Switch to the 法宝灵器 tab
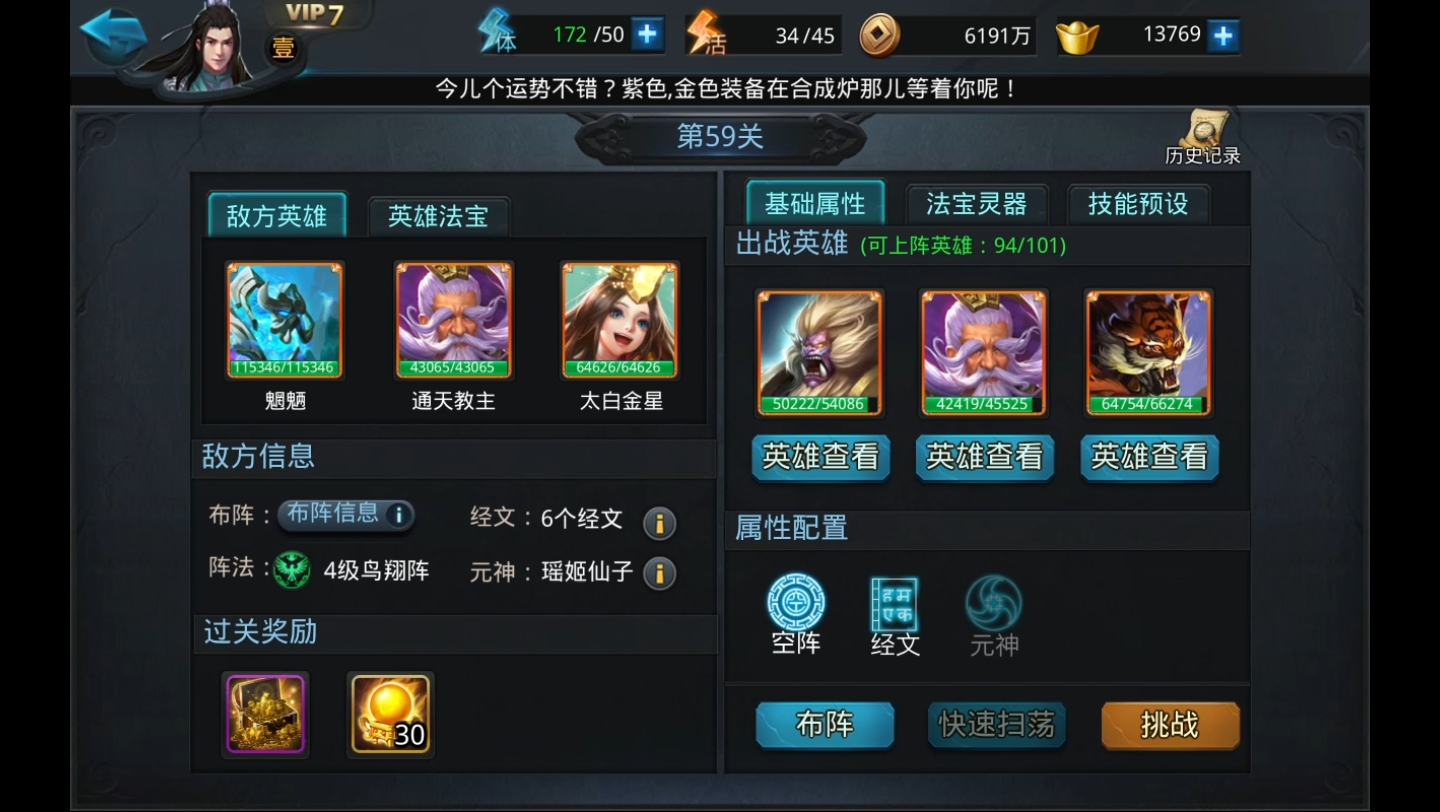 coord(977,202)
